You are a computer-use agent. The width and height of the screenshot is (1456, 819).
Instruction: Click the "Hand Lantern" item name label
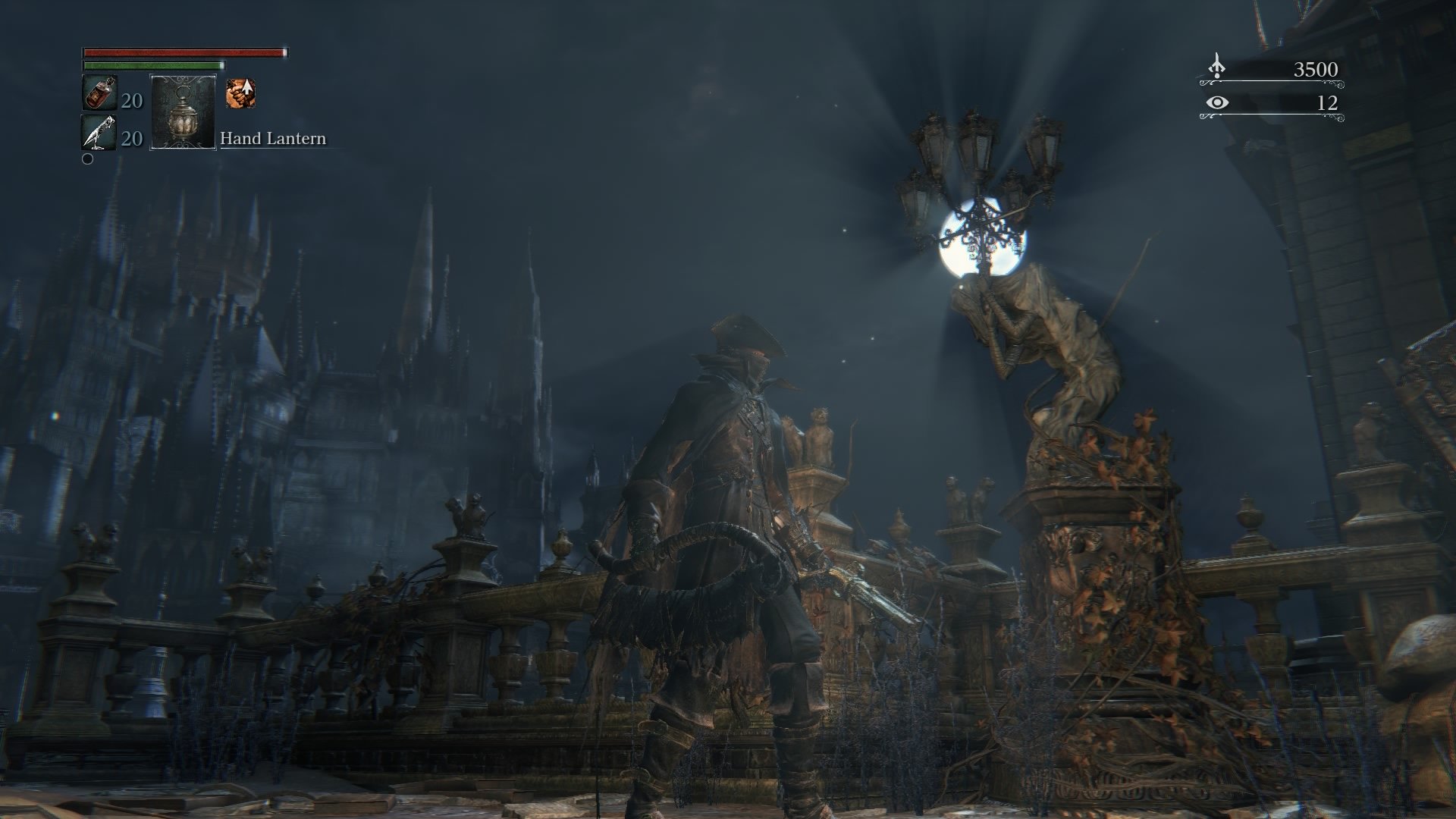point(273,139)
